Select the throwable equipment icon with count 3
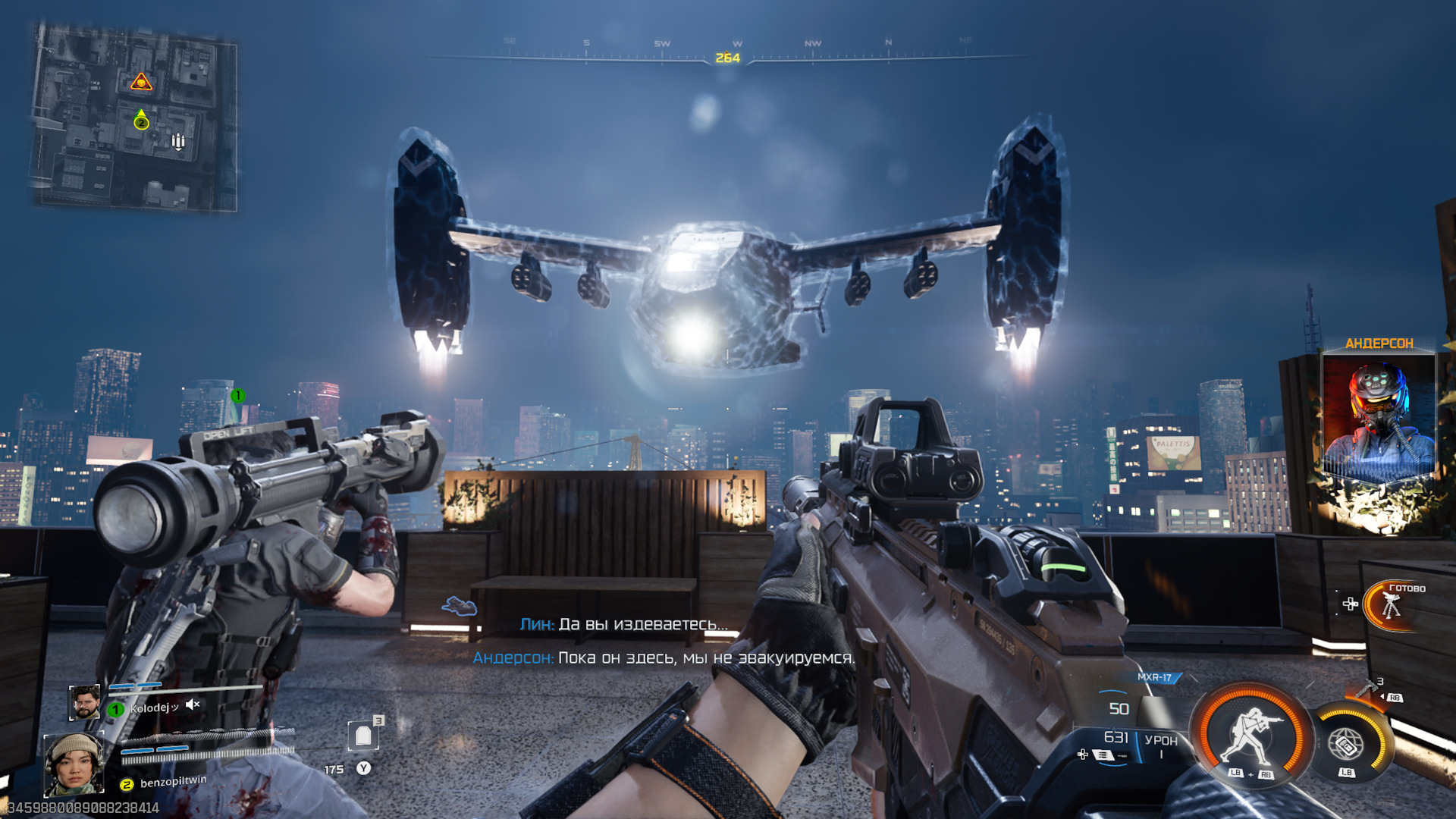 coord(1369,689)
